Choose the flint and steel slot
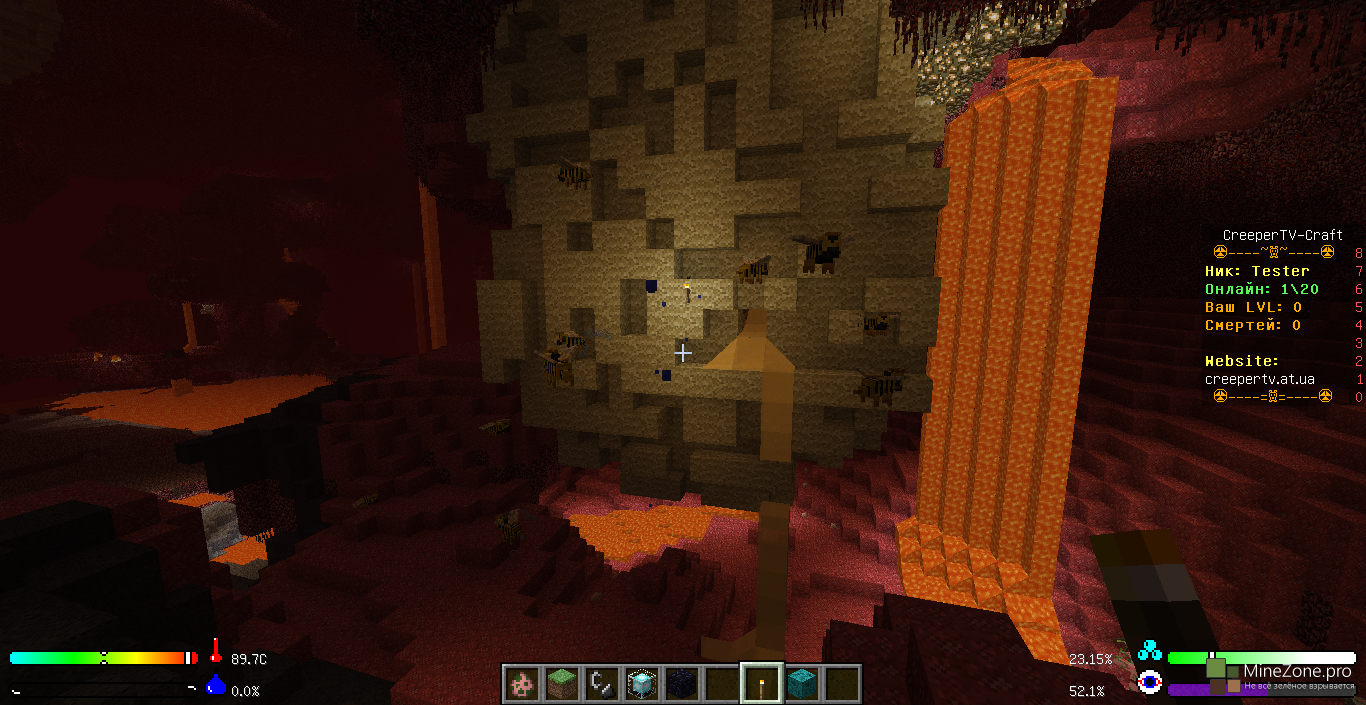Screen dimensions: 1366x705 [x=601, y=684]
